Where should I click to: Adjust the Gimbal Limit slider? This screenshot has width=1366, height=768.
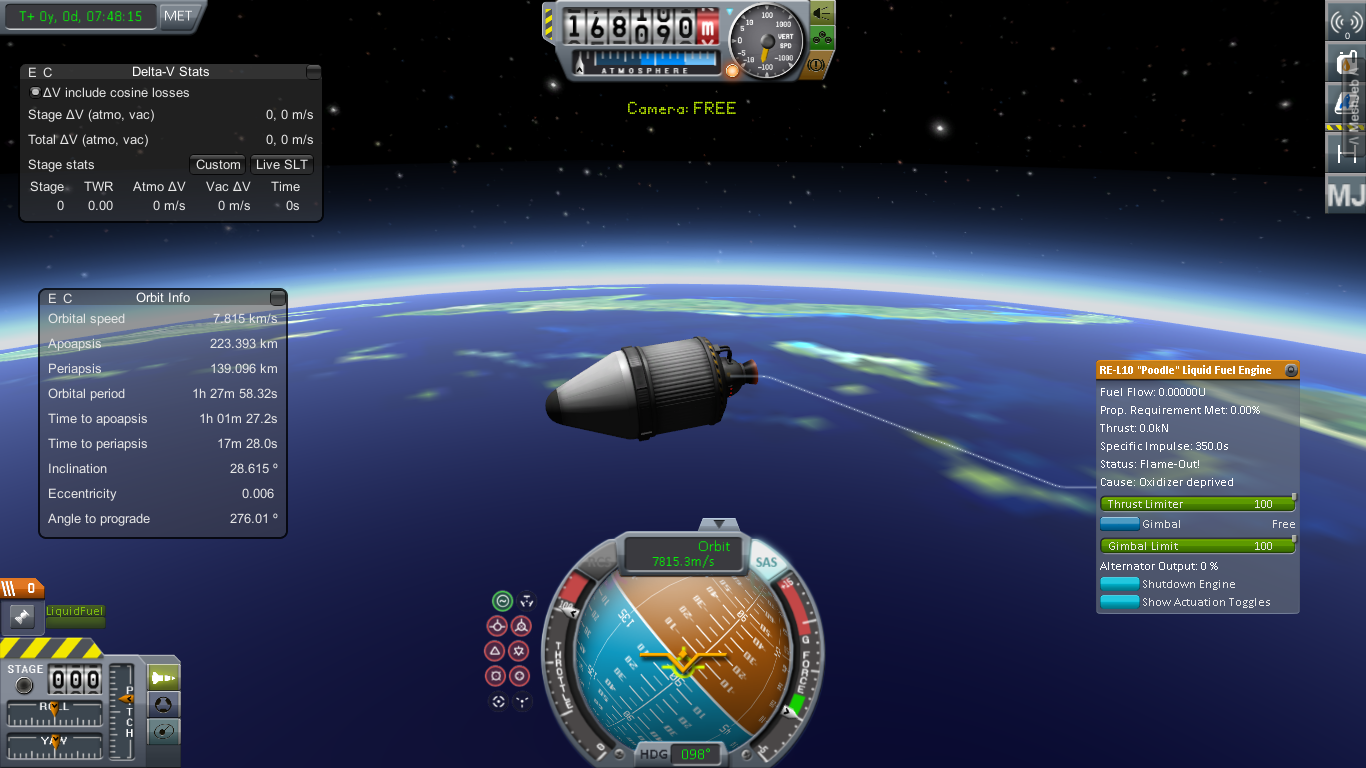(x=1197, y=546)
